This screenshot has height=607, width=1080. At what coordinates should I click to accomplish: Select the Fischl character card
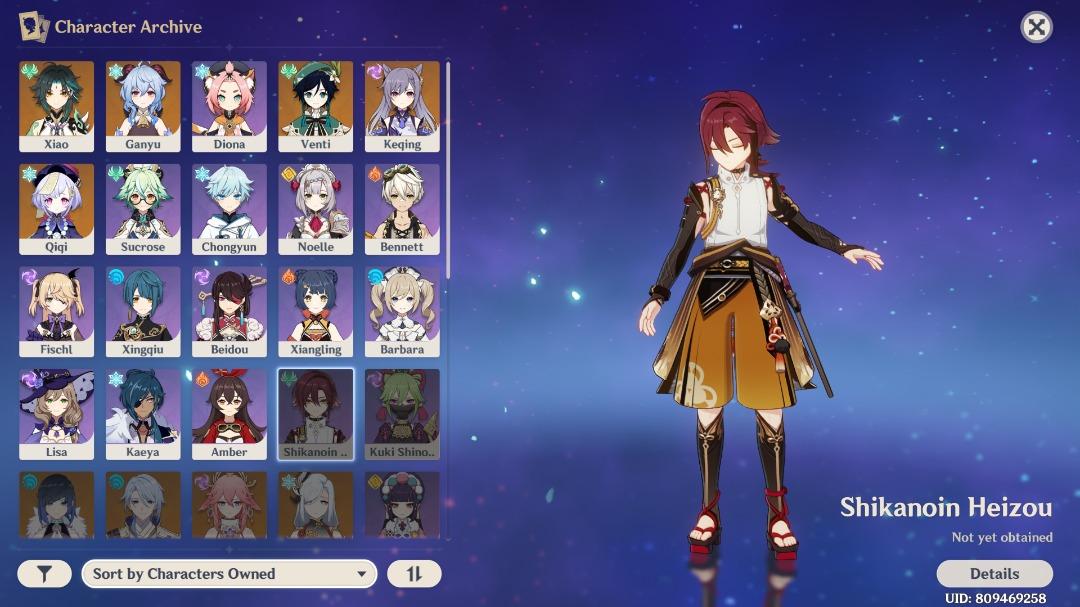click(x=57, y=311)
